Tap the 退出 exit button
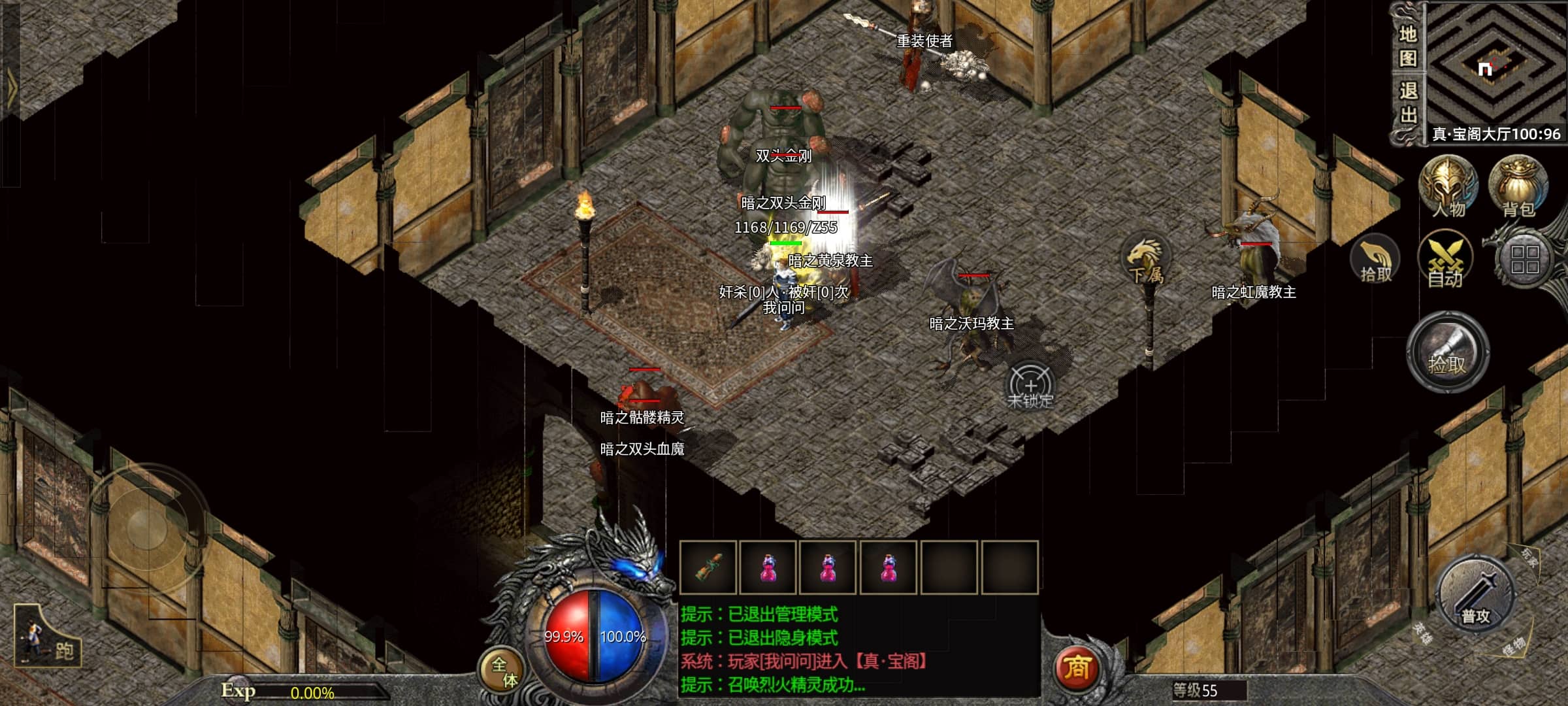 click(x=1407, y=103)
